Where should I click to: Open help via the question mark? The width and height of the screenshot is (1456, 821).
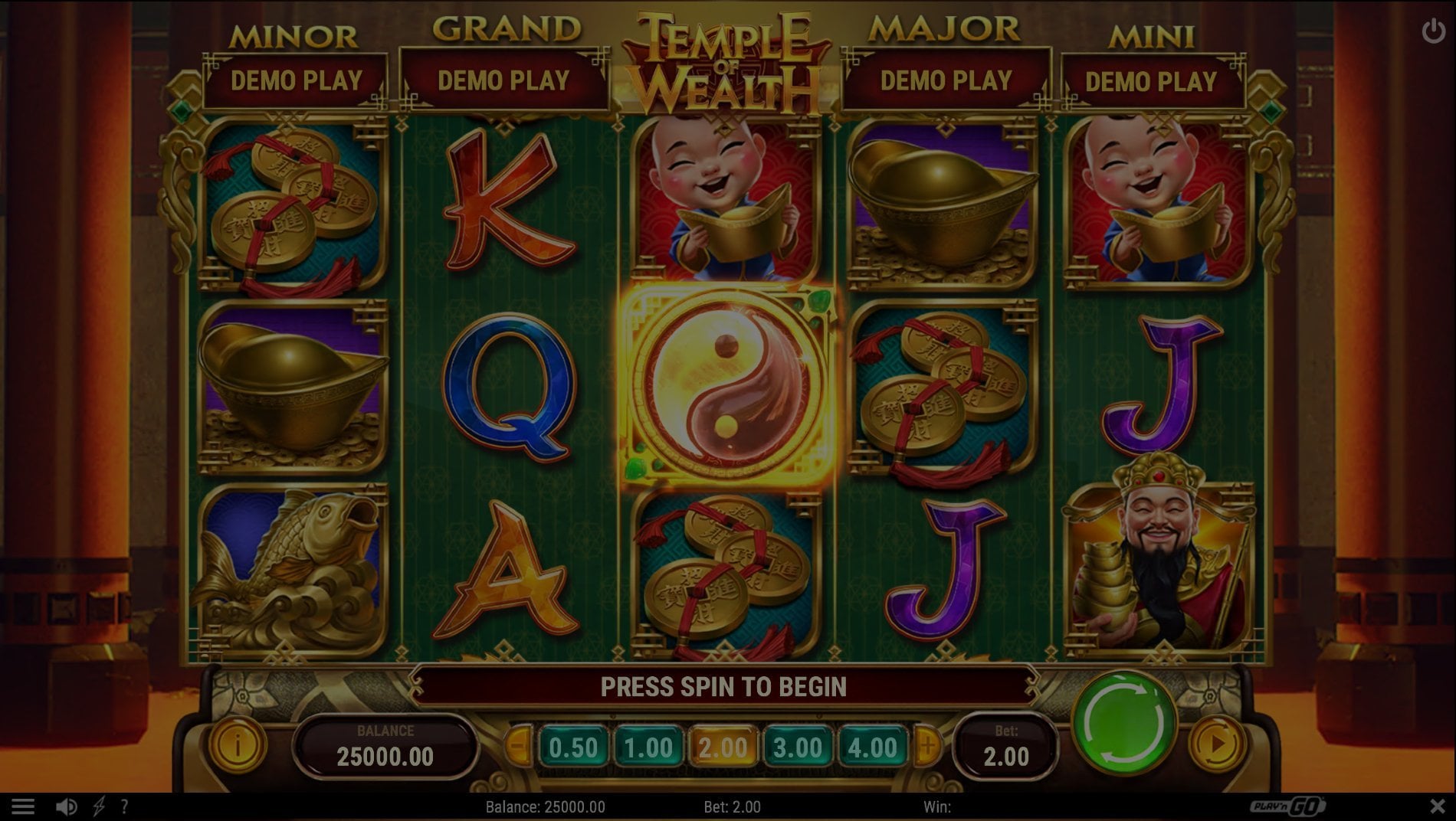pyautogui.click(x=124, y=806)
